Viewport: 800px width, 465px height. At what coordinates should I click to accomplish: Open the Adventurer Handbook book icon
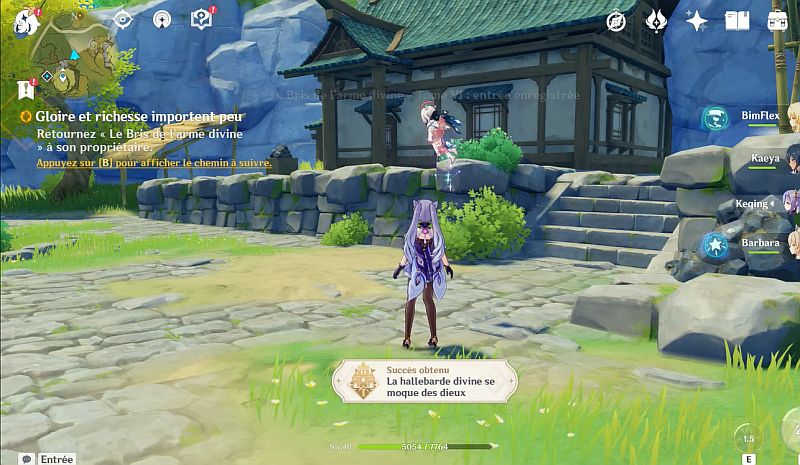(x=737, y=21)
